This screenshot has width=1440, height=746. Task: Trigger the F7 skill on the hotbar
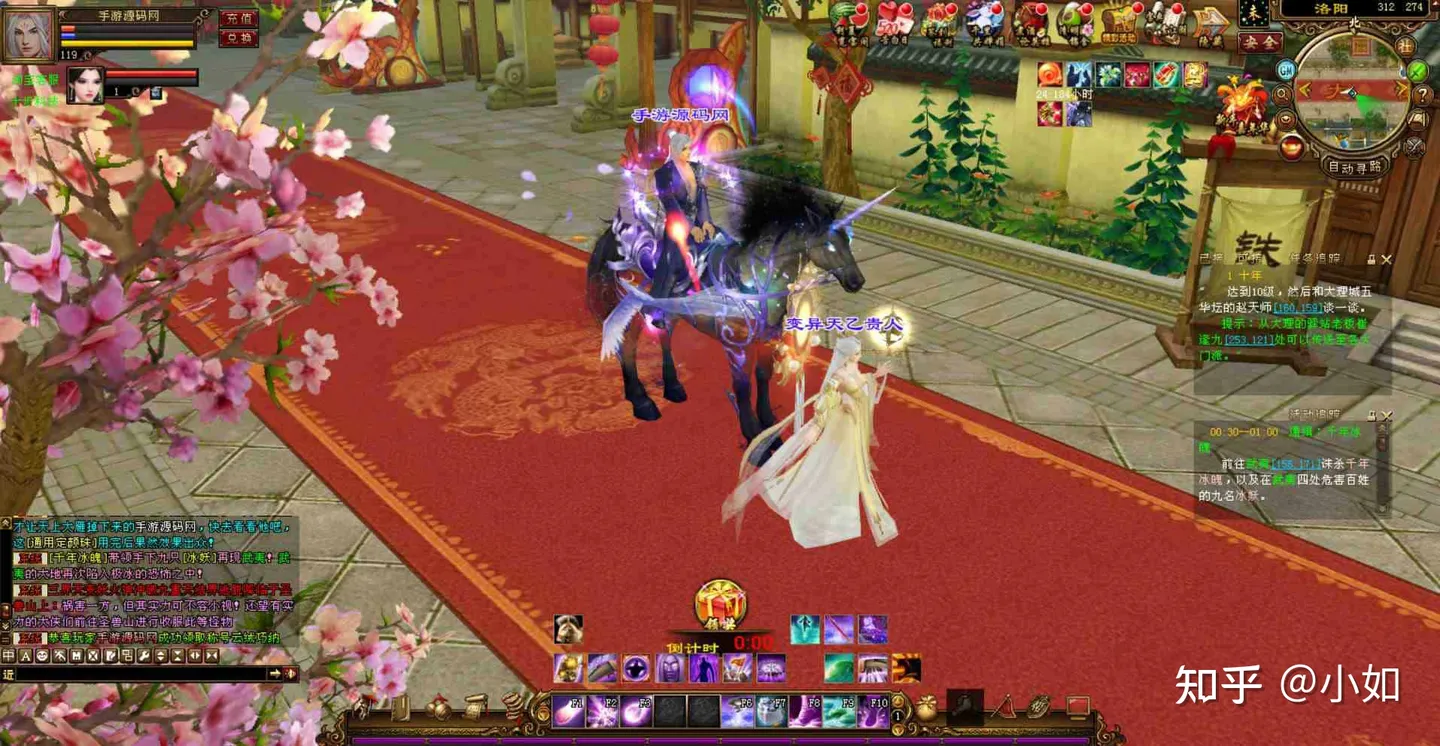771,711
